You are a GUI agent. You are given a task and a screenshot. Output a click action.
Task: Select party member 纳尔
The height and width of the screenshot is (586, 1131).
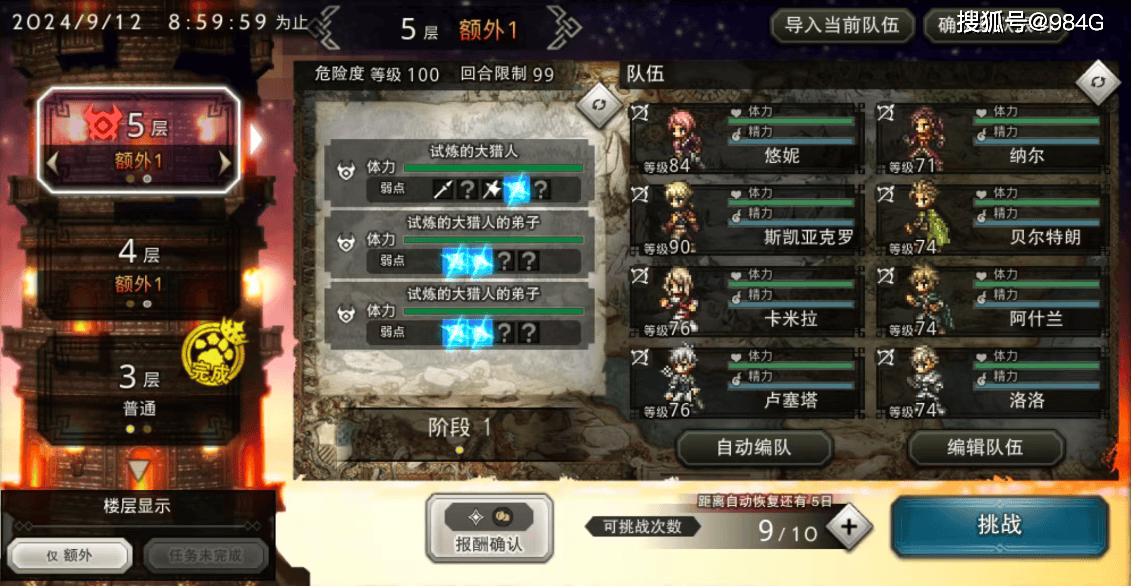[x=992, y=138]
